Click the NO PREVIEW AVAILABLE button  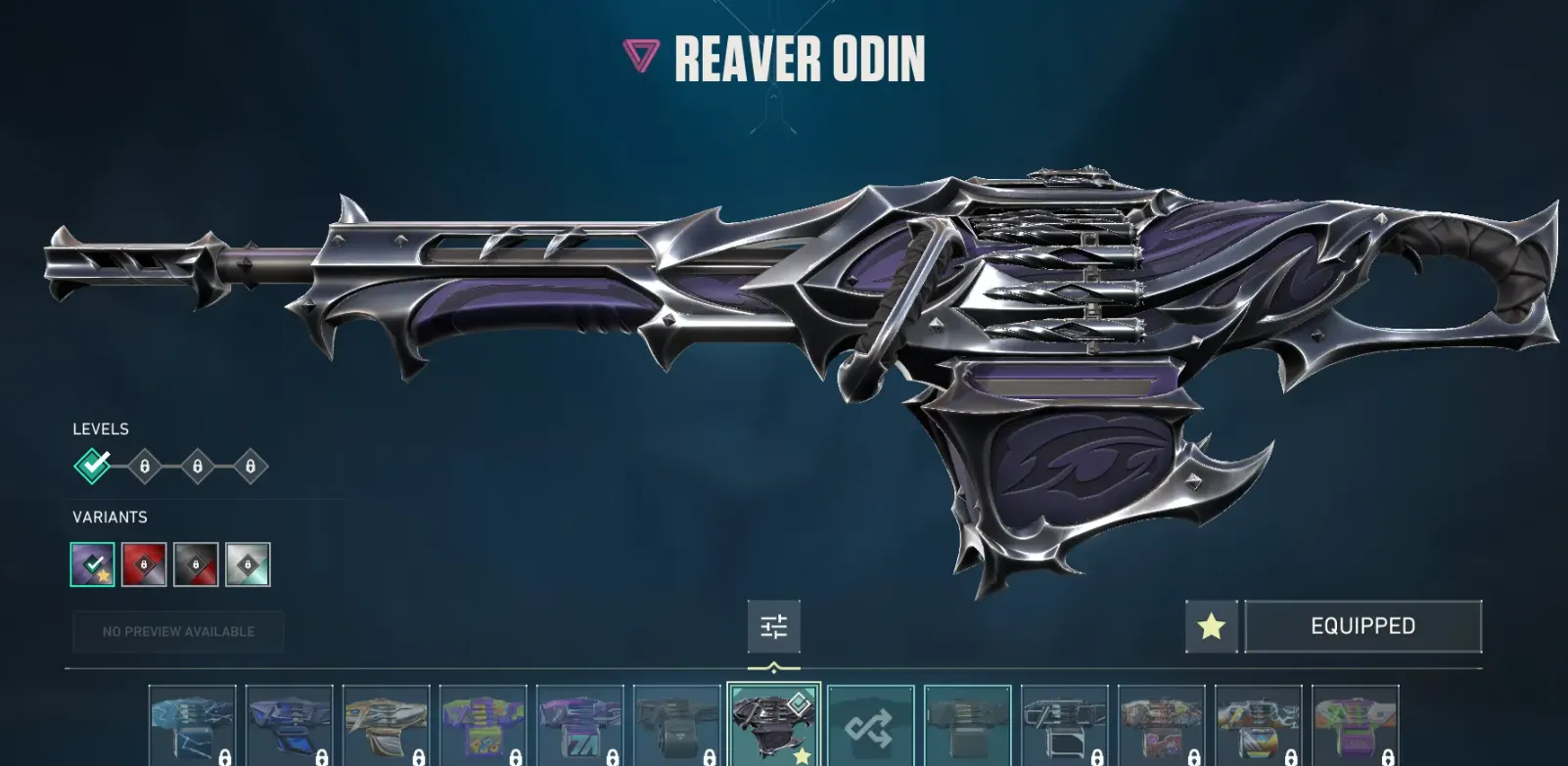click(x=178, y=632)
